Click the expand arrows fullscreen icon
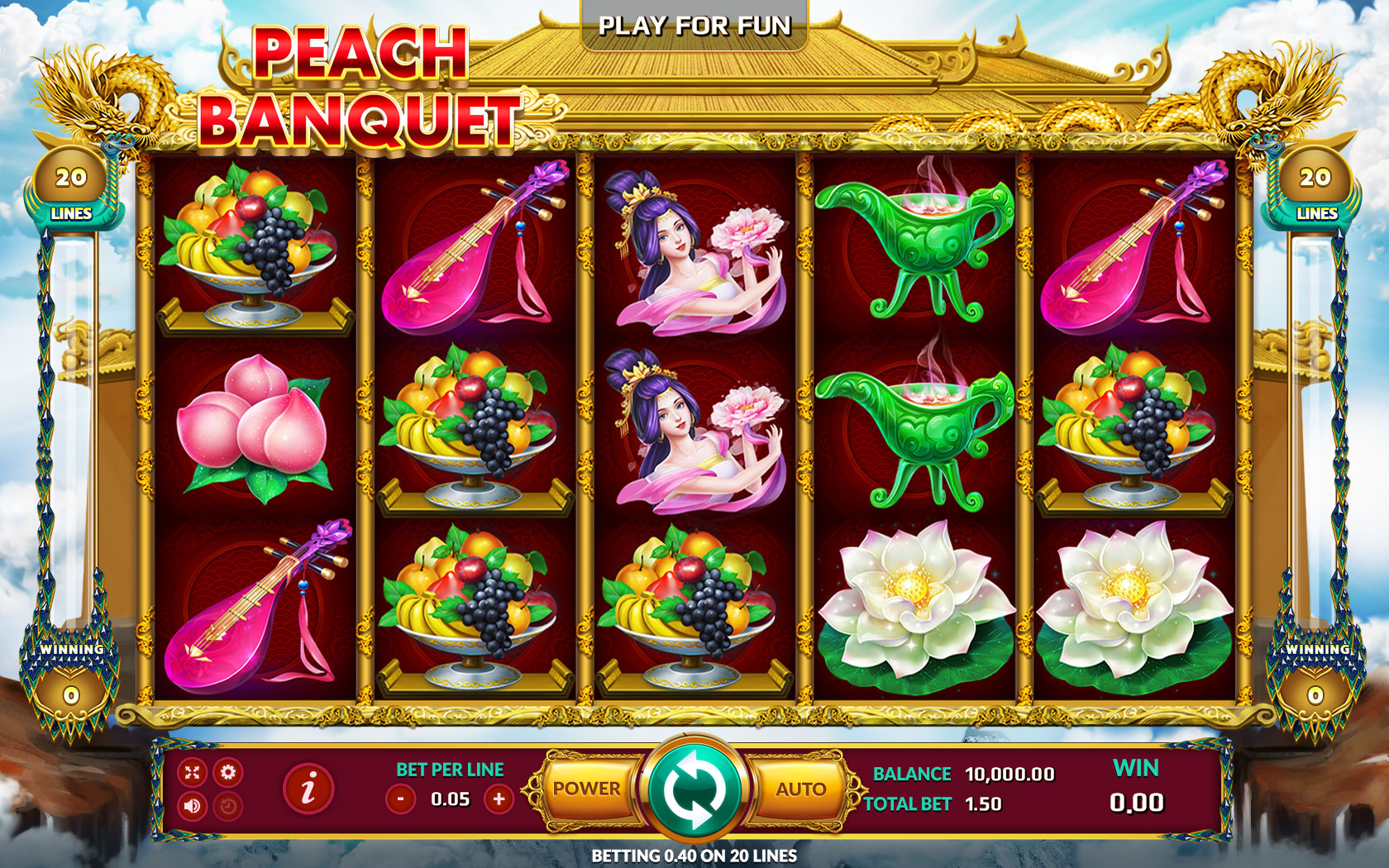The image size is (1389, 868). [x=193, y=773]
